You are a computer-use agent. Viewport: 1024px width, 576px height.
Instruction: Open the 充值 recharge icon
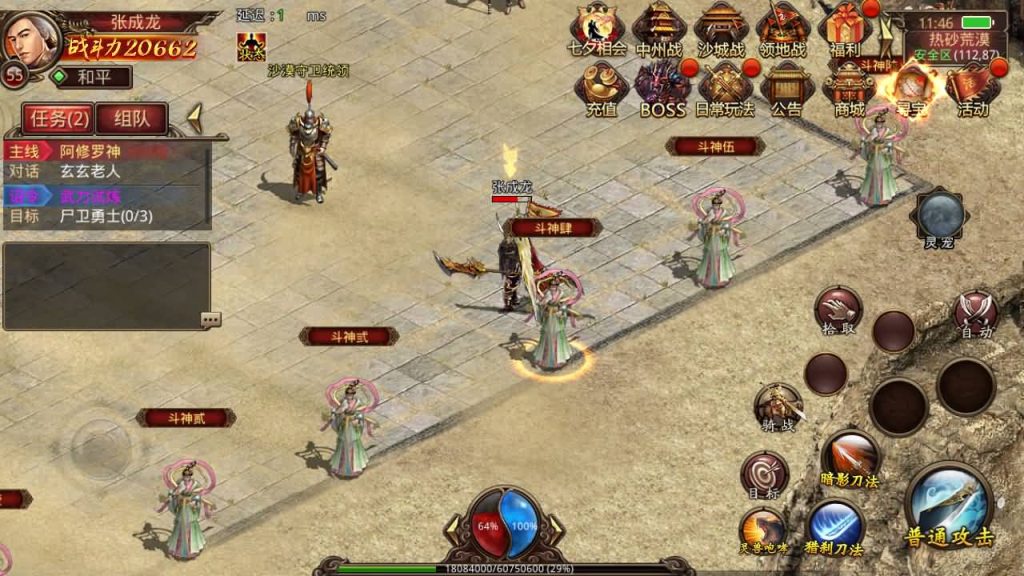click(x=601, y=88)
